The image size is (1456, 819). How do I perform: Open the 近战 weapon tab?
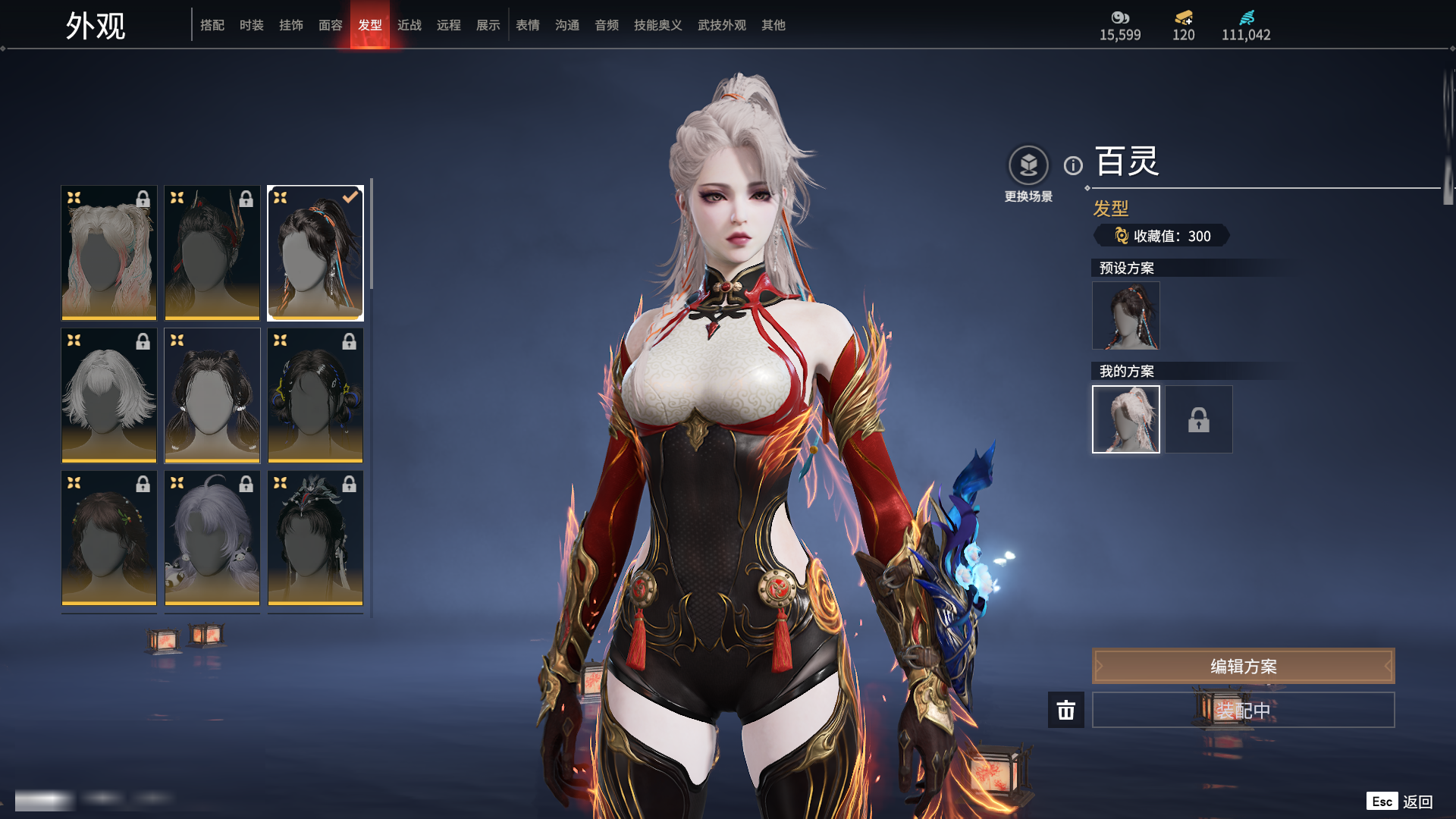coord(409,25)
